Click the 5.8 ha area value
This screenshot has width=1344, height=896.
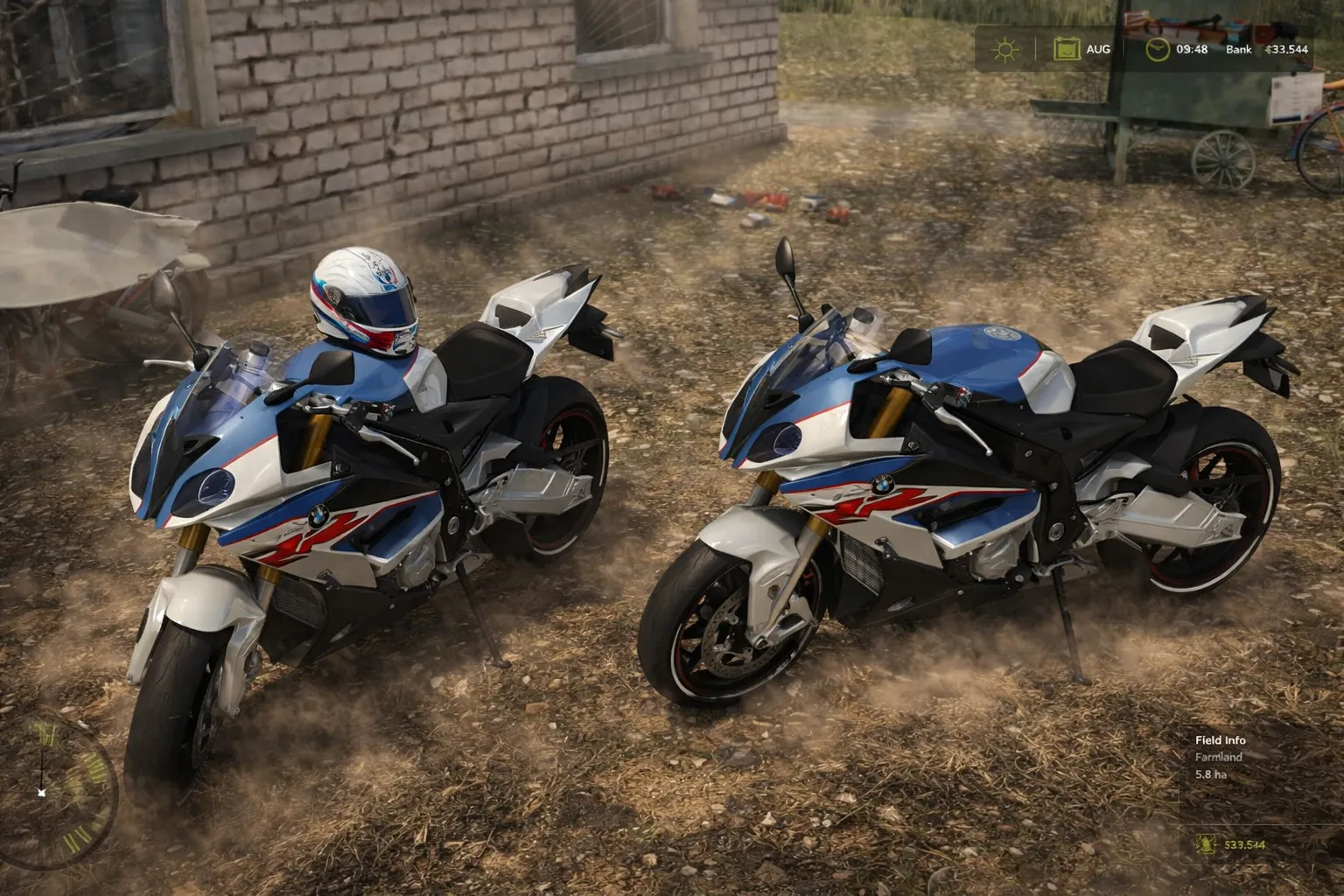click(x=1211, y=774)
